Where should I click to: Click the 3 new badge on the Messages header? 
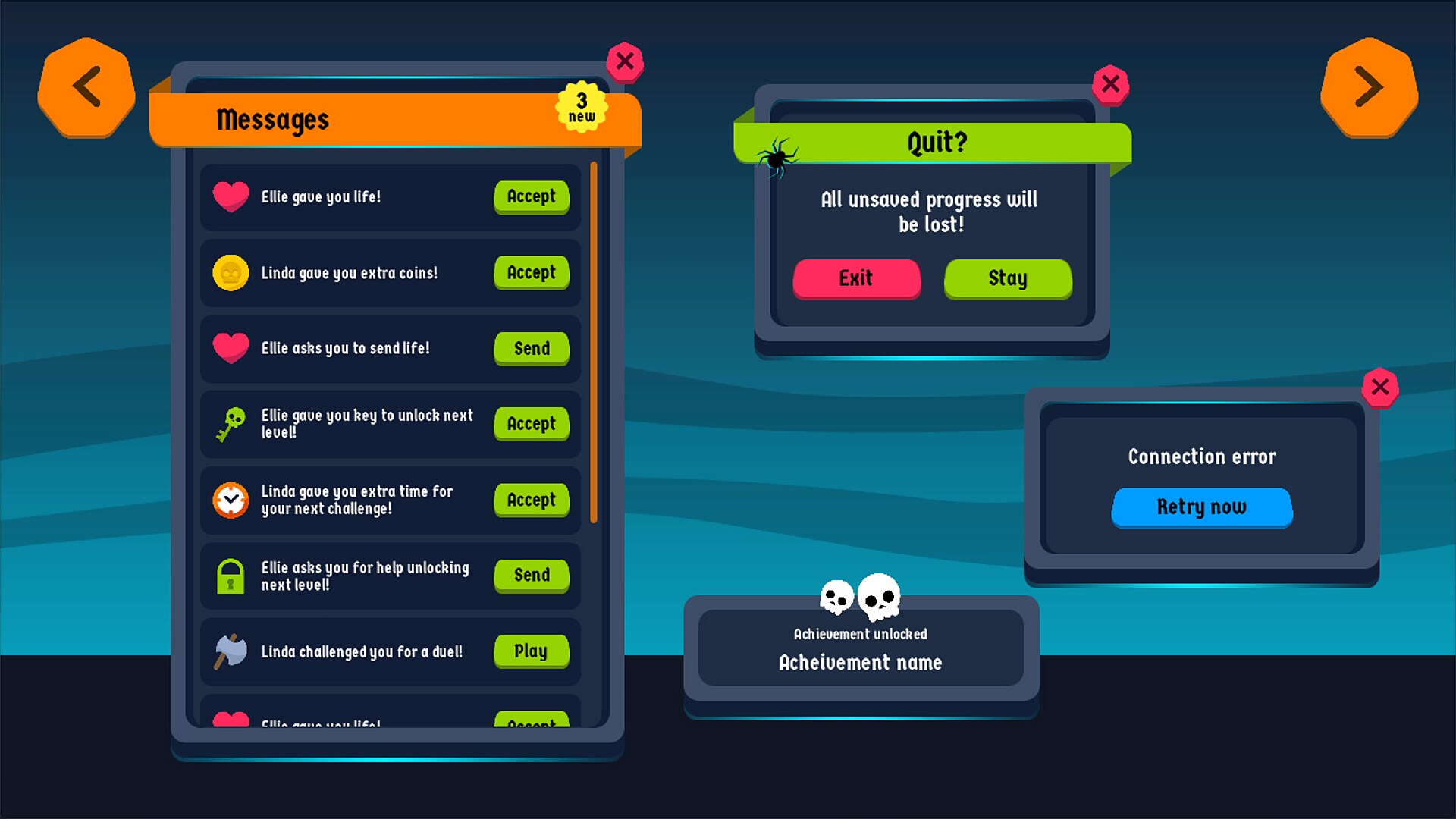pyautogui.click(x=582, y=108)
